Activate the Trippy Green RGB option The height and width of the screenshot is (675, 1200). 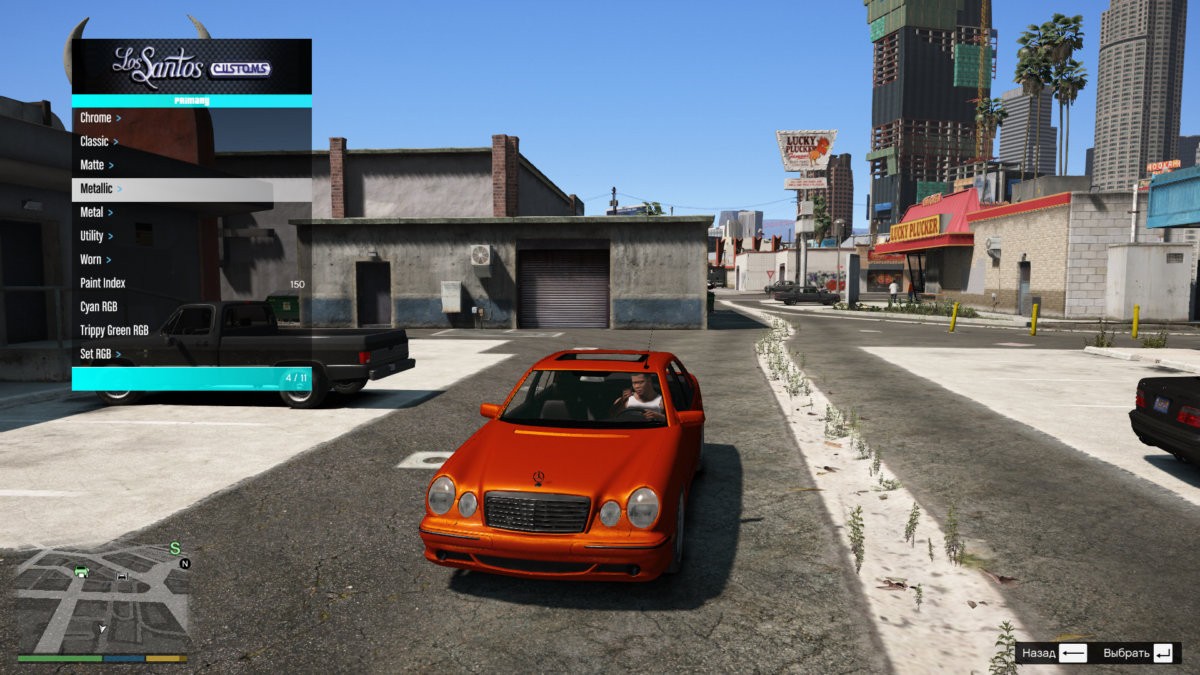[190, 330]
